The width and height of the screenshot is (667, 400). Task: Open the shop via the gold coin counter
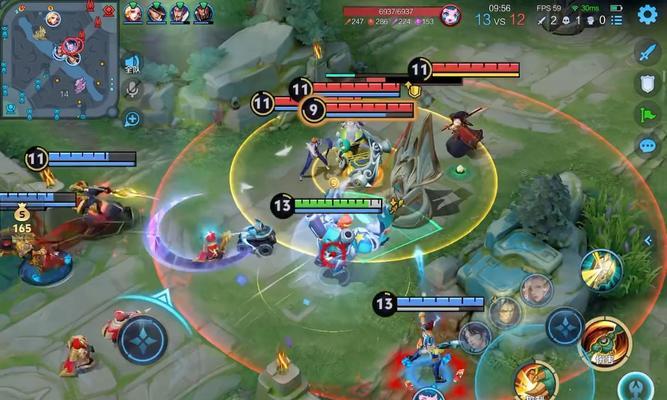tap(21, 218)
